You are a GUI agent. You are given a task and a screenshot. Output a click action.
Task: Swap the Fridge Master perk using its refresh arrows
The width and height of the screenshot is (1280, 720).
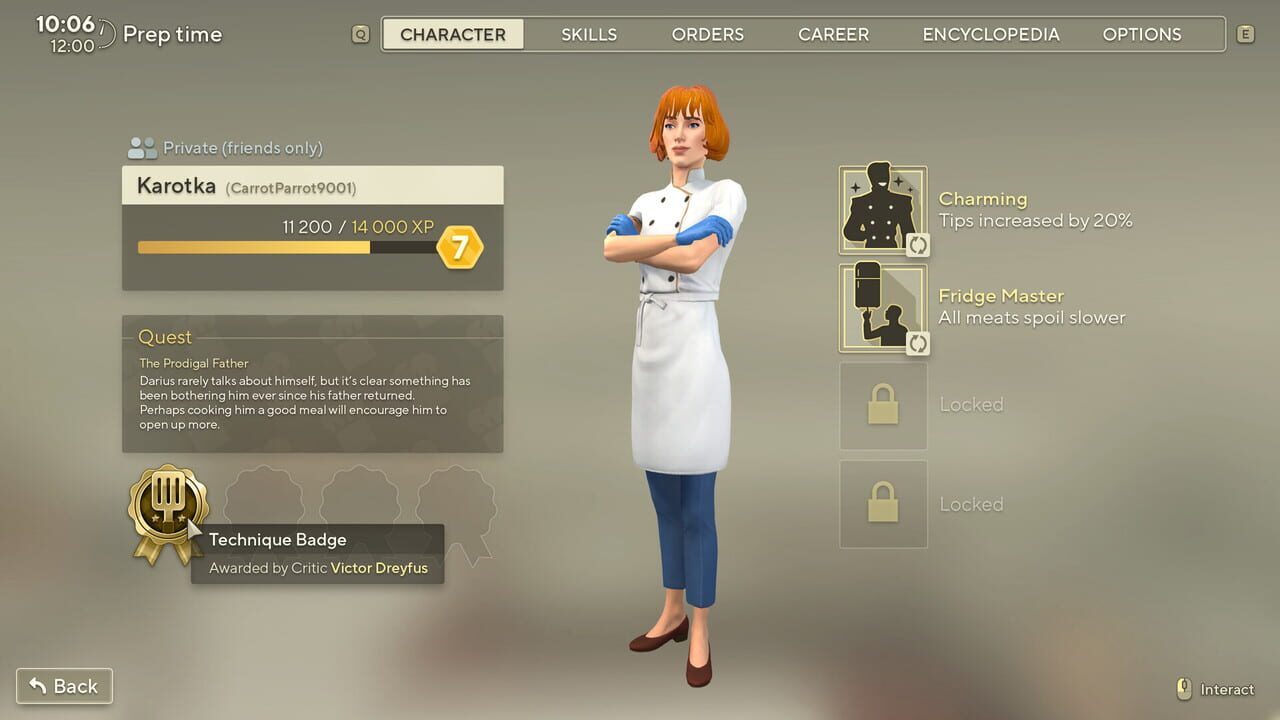click(919, 344)
